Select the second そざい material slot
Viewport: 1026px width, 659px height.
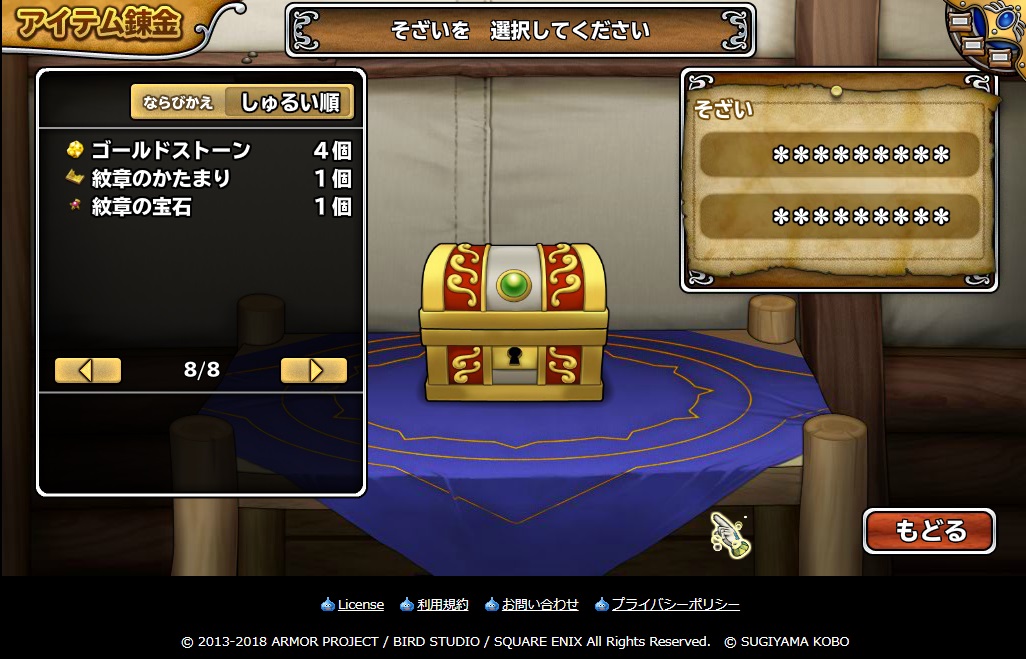pos(838,216)
